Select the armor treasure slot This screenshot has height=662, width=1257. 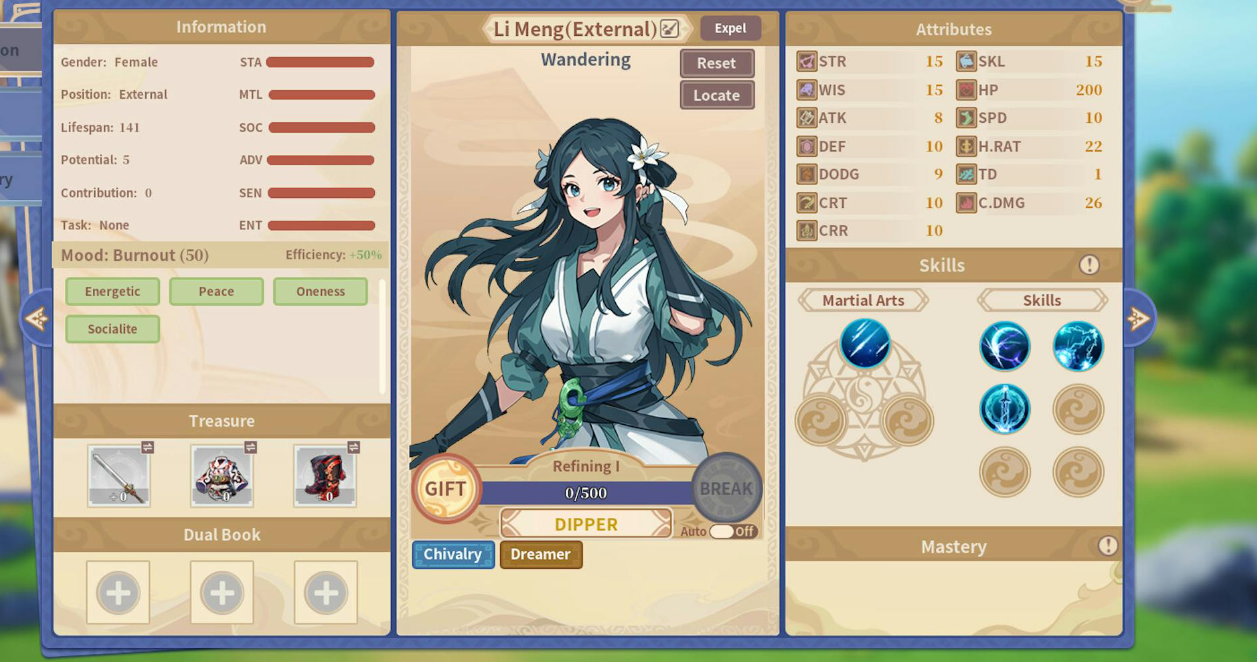tap(222, 476)
